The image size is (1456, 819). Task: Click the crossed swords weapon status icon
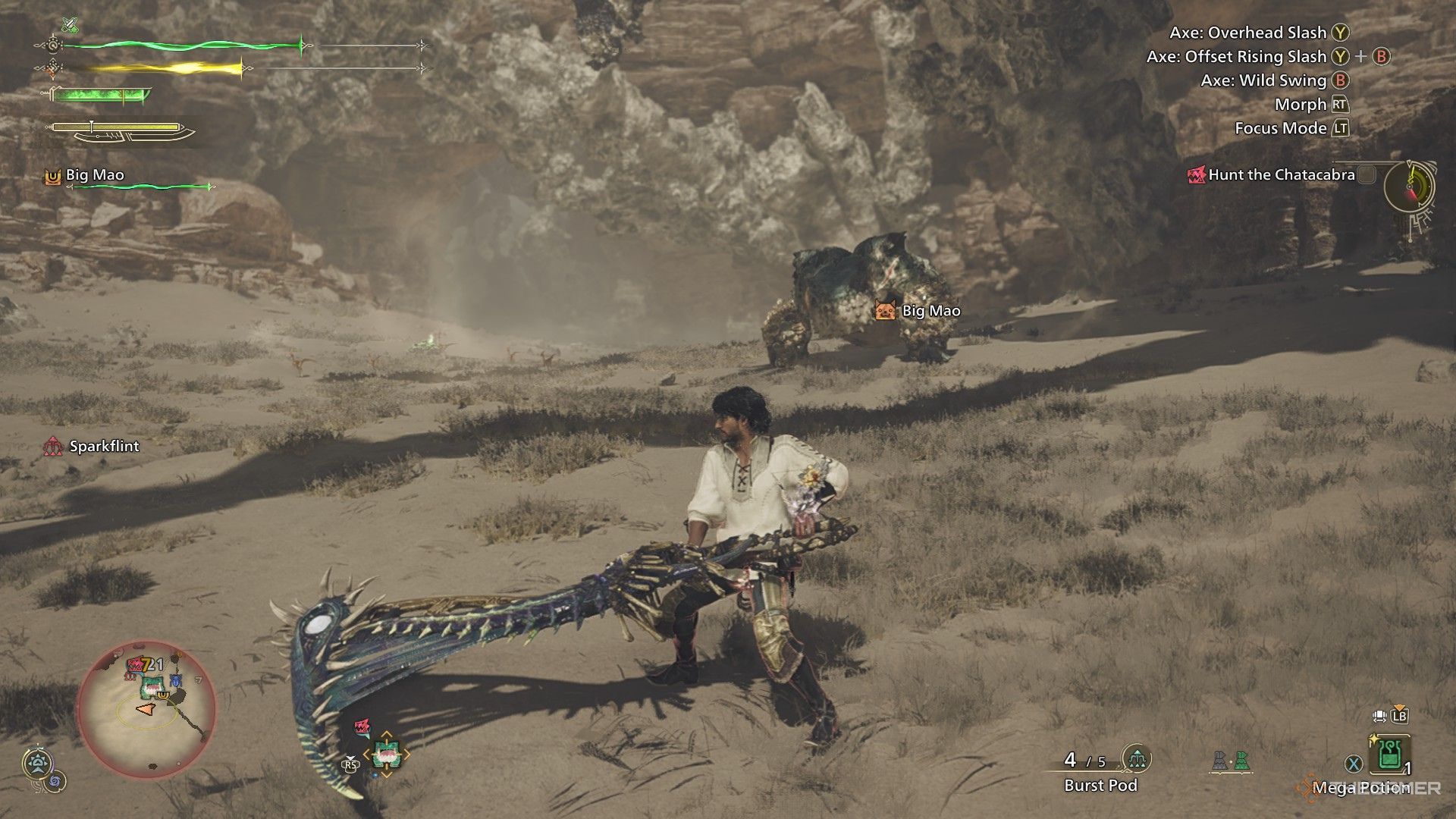[x=71, y=24]
